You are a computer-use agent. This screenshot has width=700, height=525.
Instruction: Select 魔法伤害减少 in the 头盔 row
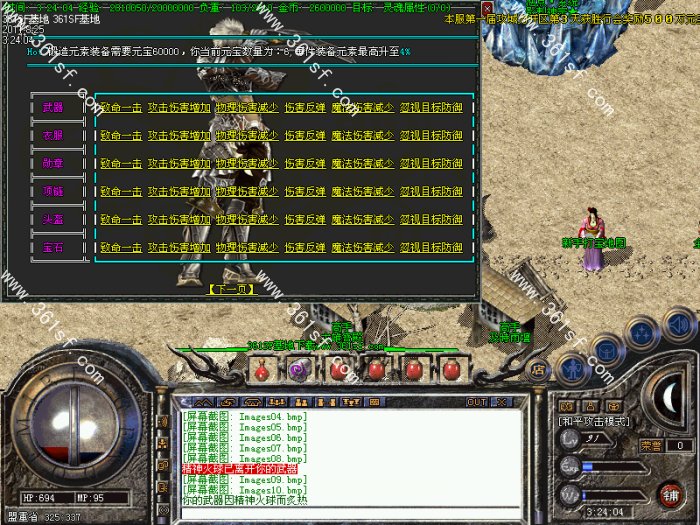[x=362, y=219]
